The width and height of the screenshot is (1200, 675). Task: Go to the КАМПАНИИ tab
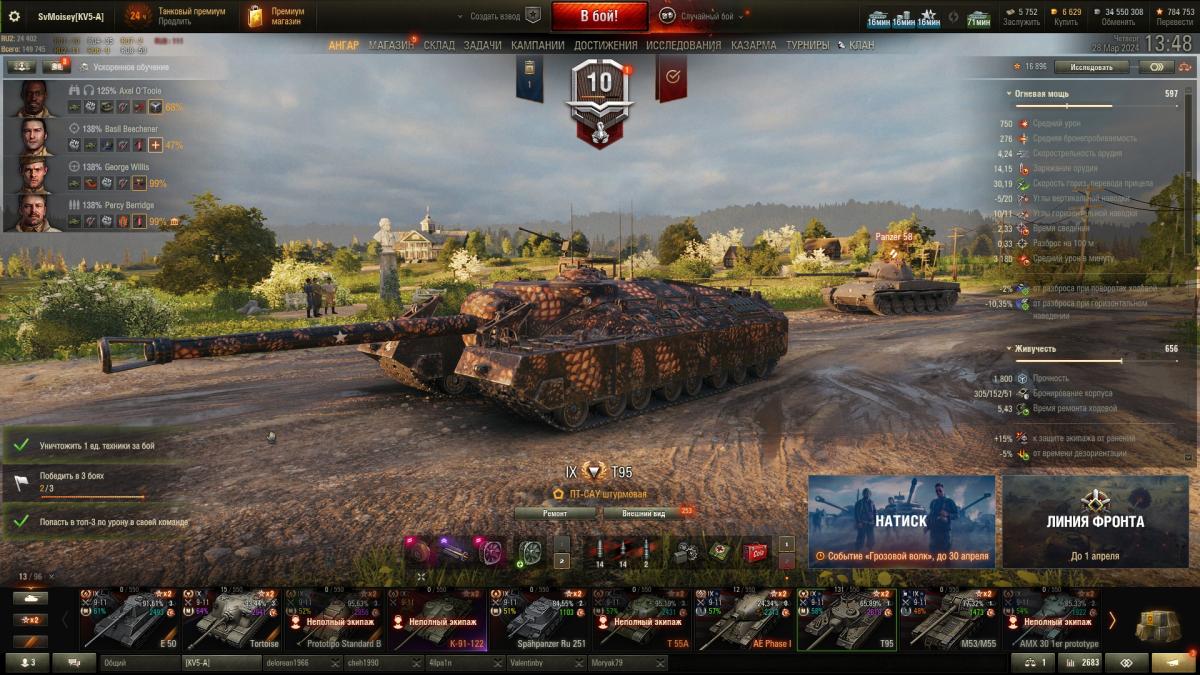538,46
